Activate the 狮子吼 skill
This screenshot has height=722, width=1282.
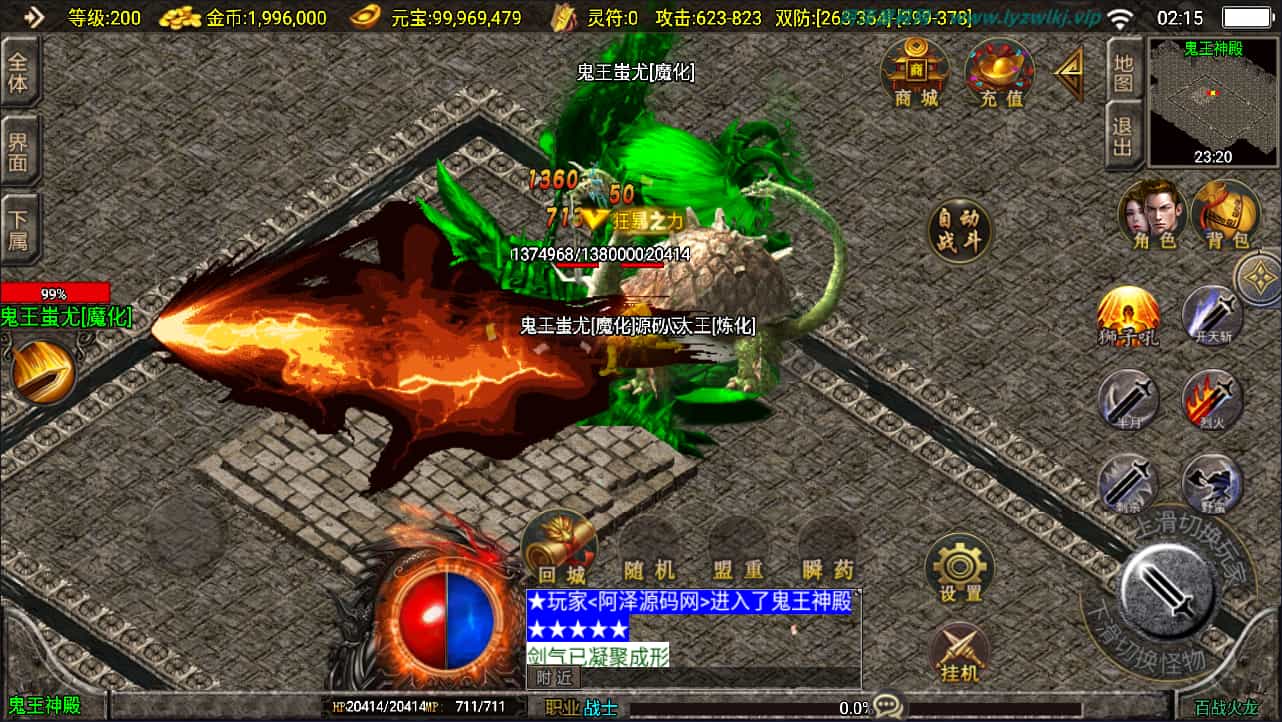[1128, 316]
